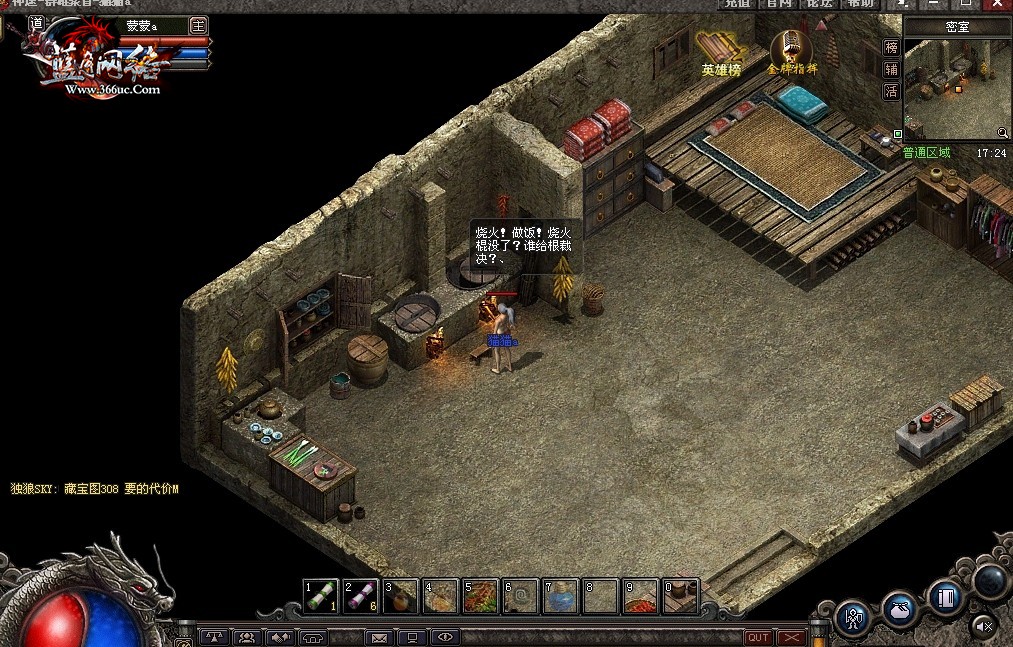Open the skill book icon

coord(945,597)
